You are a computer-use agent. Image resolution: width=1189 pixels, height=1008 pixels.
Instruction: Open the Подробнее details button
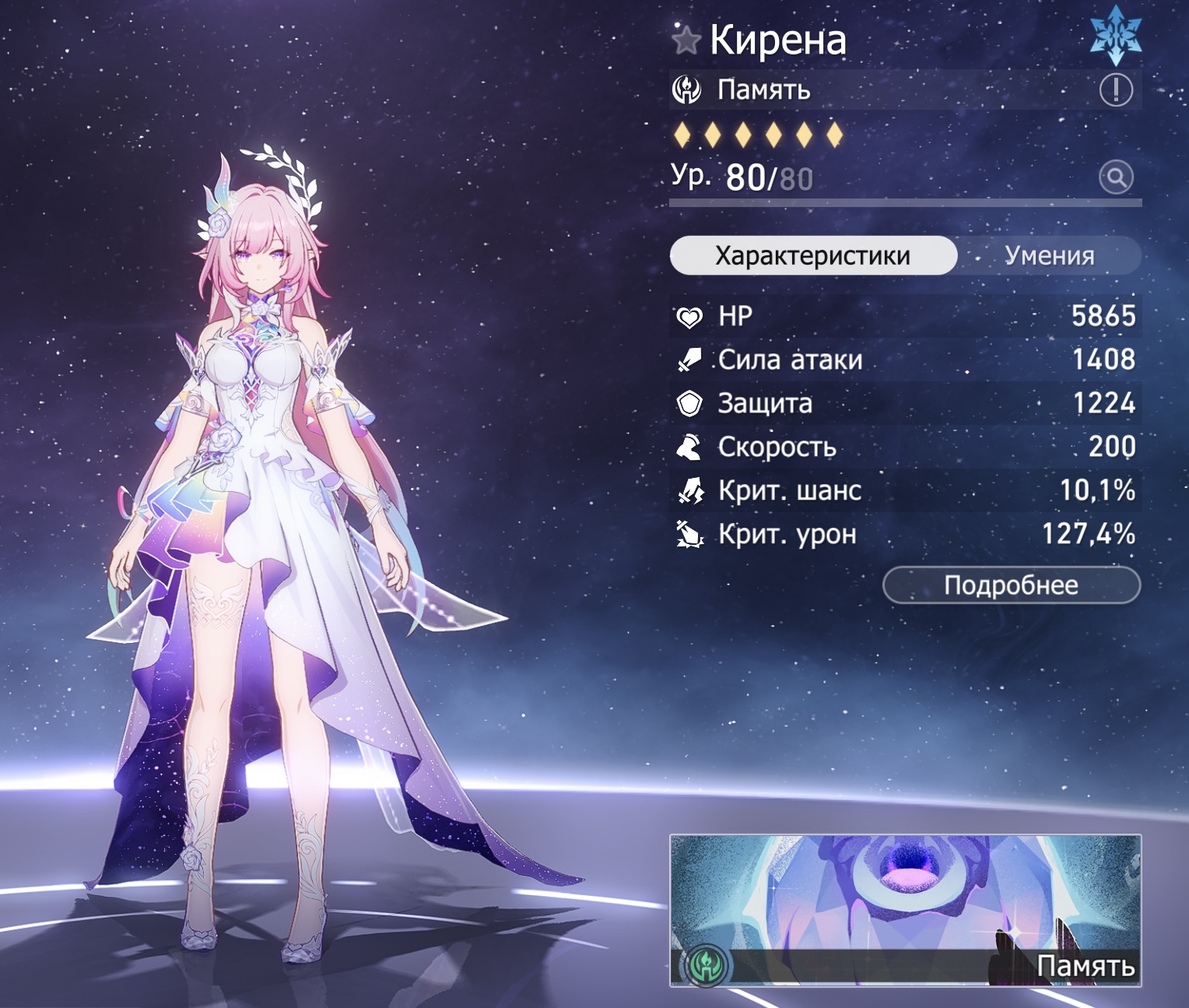(x=1011, y=585)
